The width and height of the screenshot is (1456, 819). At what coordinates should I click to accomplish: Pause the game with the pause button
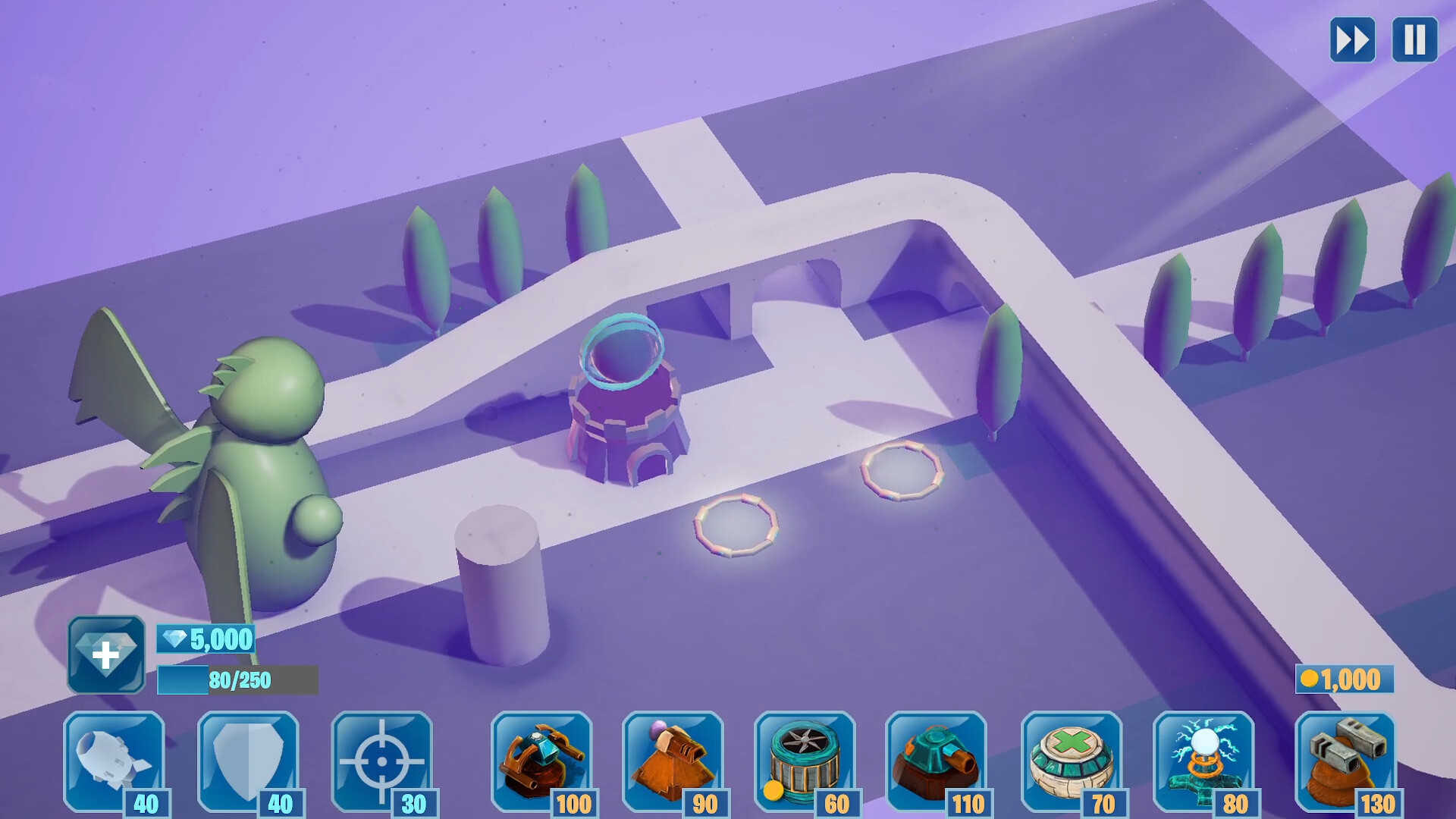click(x=1413, y=39)
